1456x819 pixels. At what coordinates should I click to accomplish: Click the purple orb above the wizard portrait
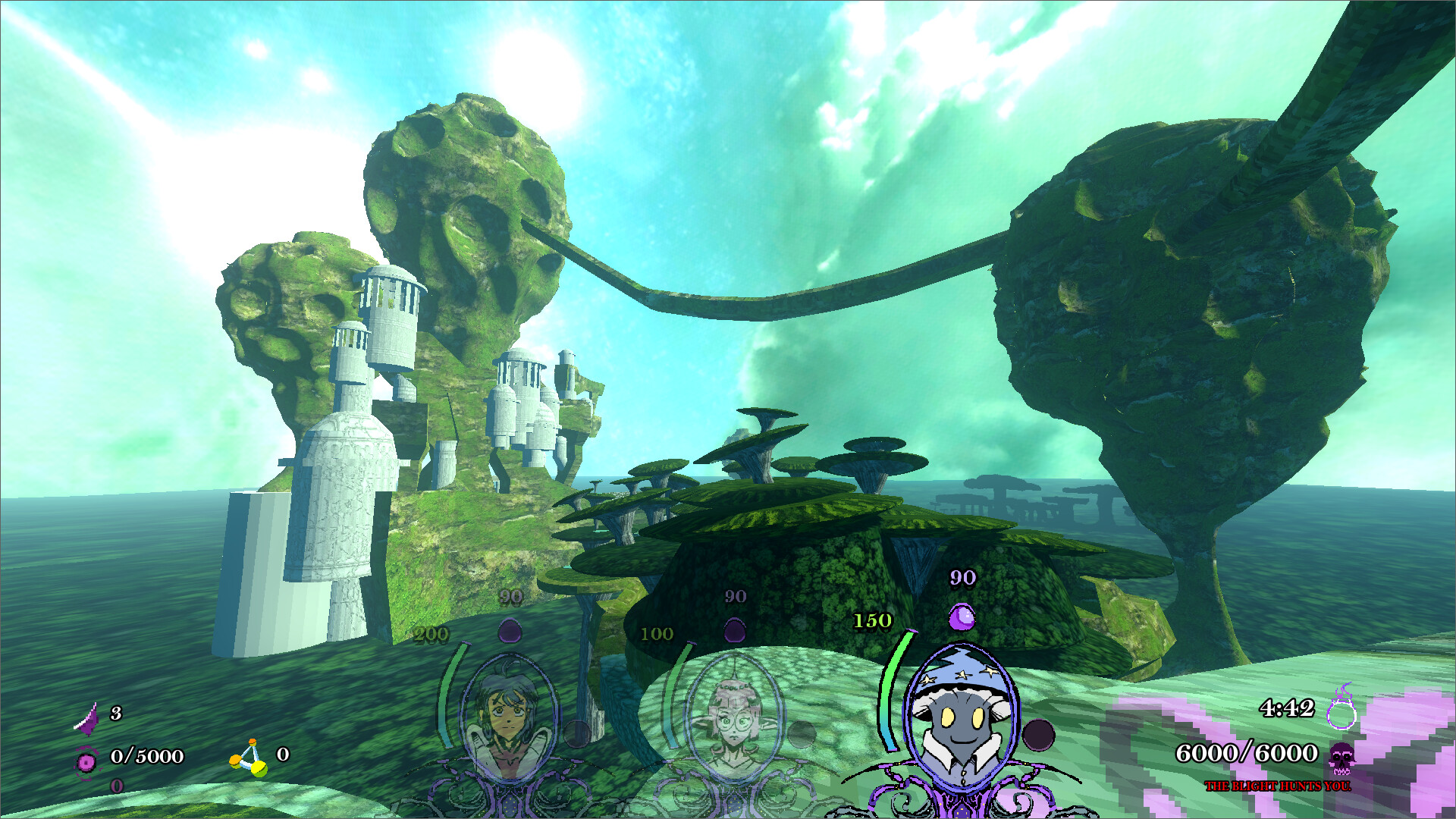tap(962, 617)
